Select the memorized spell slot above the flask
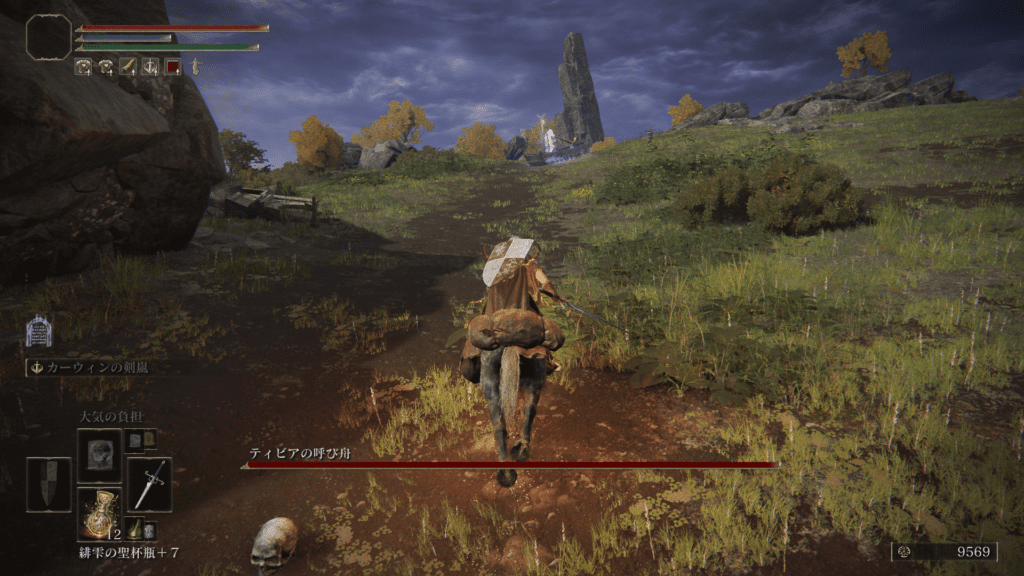The width and height of the screenshot is (1024, 576). [99, 455]
